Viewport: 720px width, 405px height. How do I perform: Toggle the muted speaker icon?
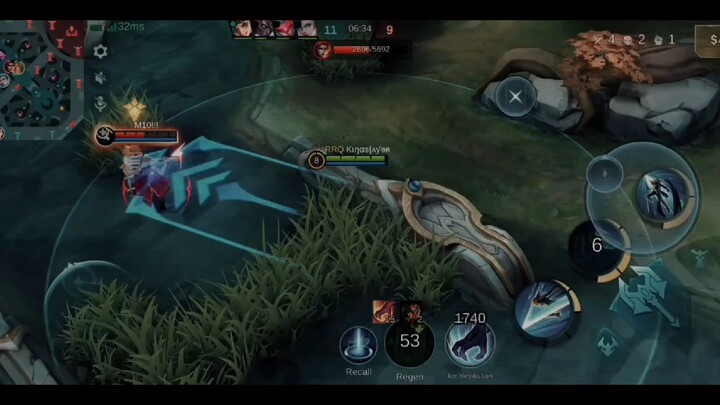100,77
